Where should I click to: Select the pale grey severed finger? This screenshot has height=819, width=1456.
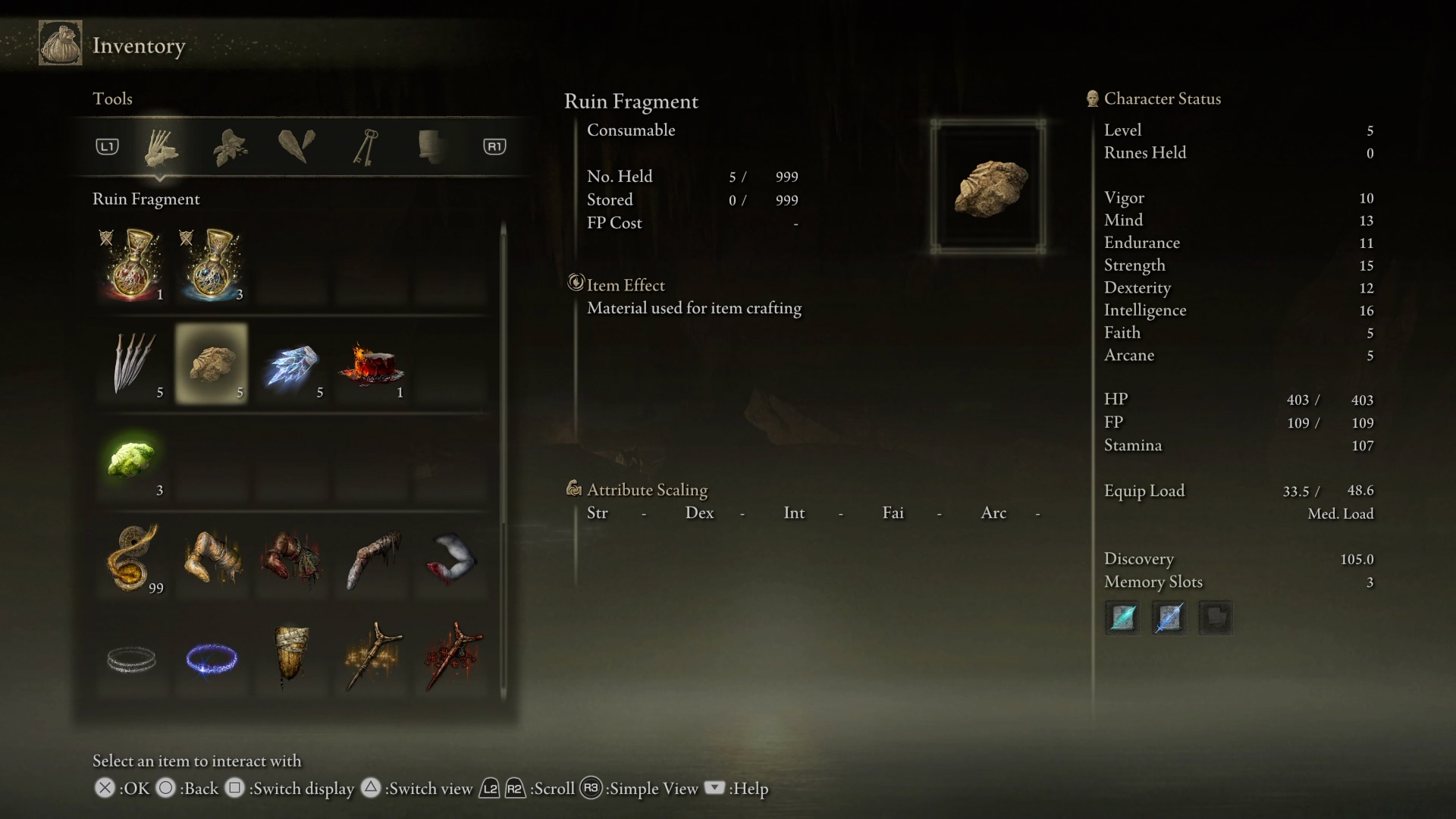(372, 559)
